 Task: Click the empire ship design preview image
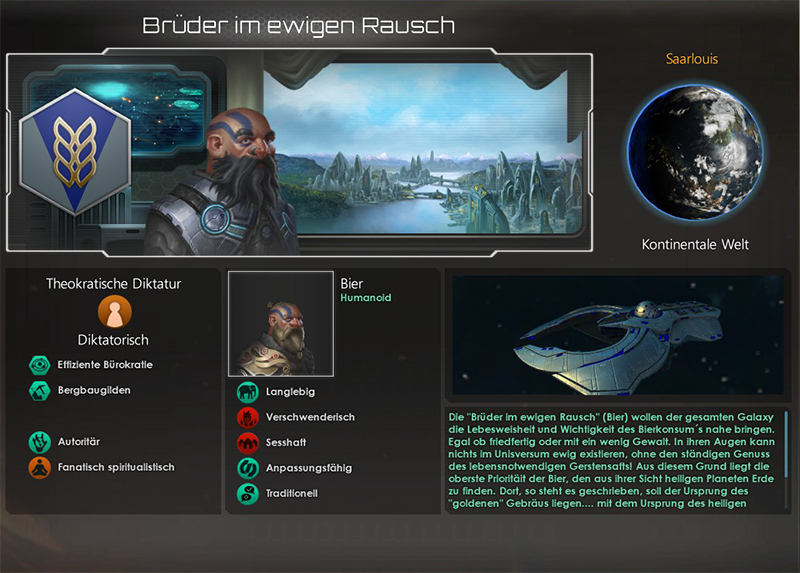[x=616, y=337]
